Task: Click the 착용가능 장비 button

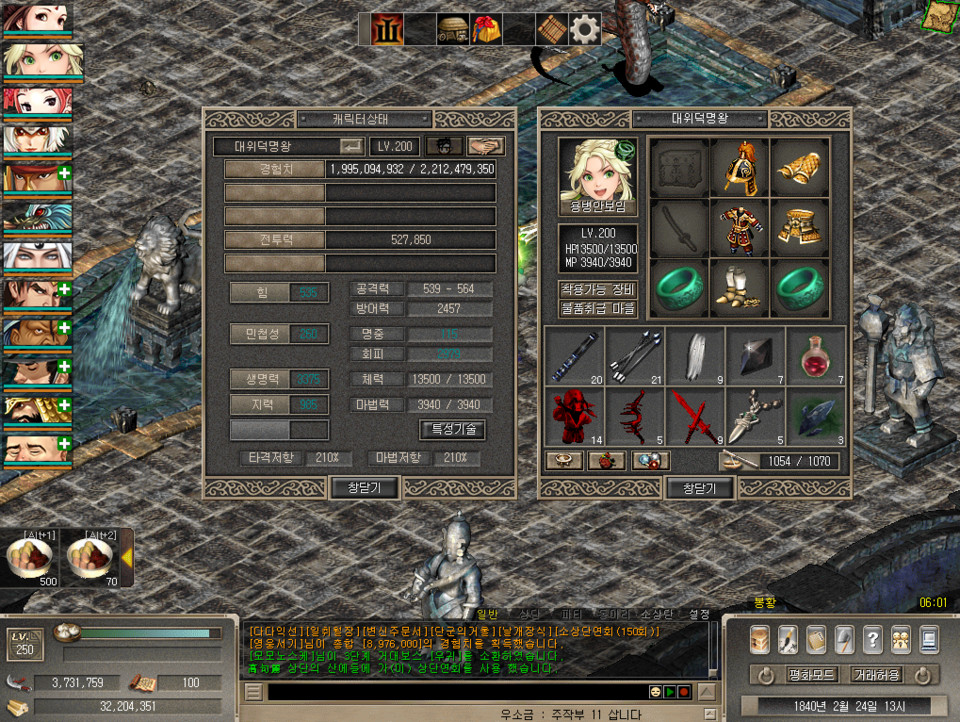Action: [598, 290]
